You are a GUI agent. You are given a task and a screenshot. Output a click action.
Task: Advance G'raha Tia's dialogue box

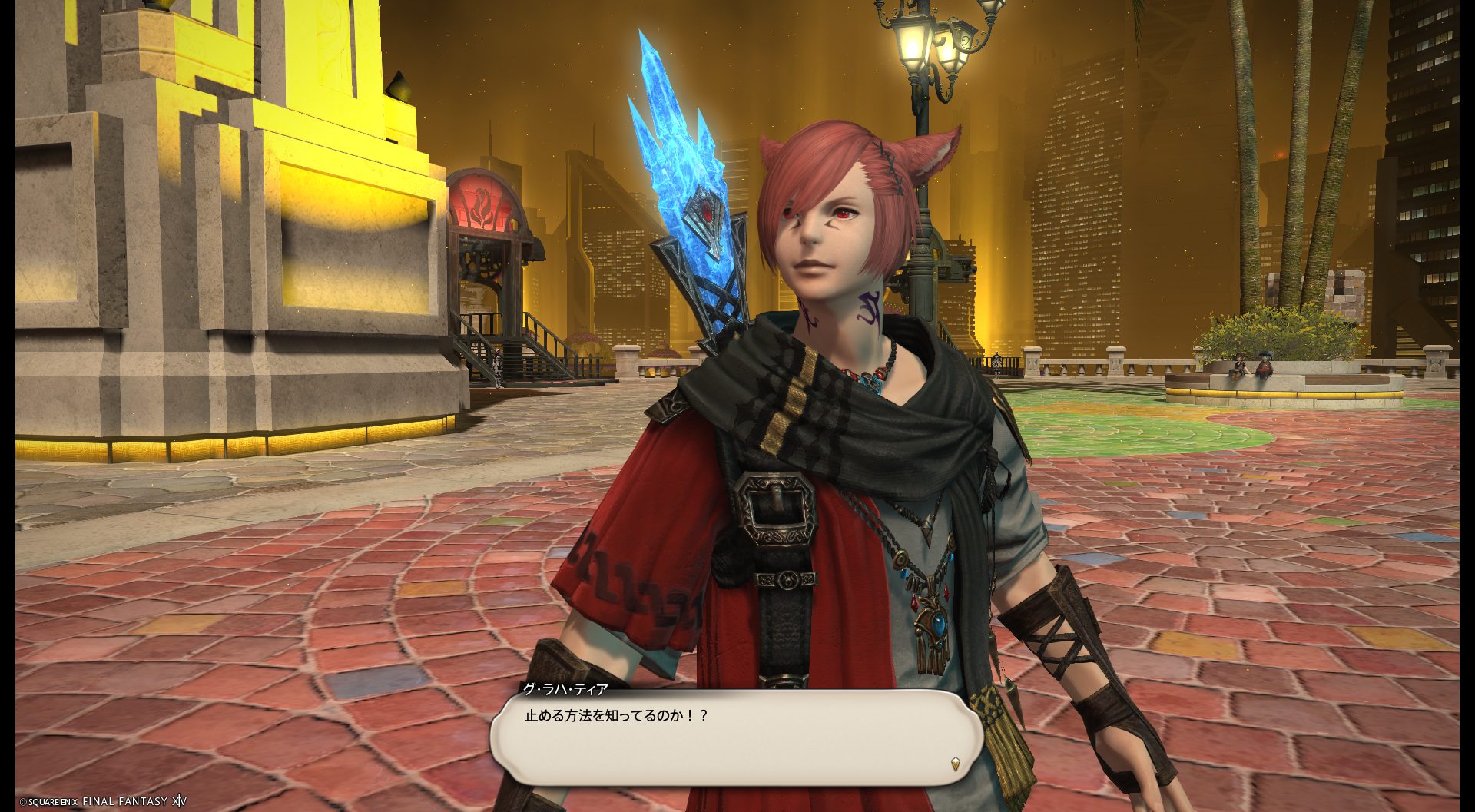click(x=736, y=737)
